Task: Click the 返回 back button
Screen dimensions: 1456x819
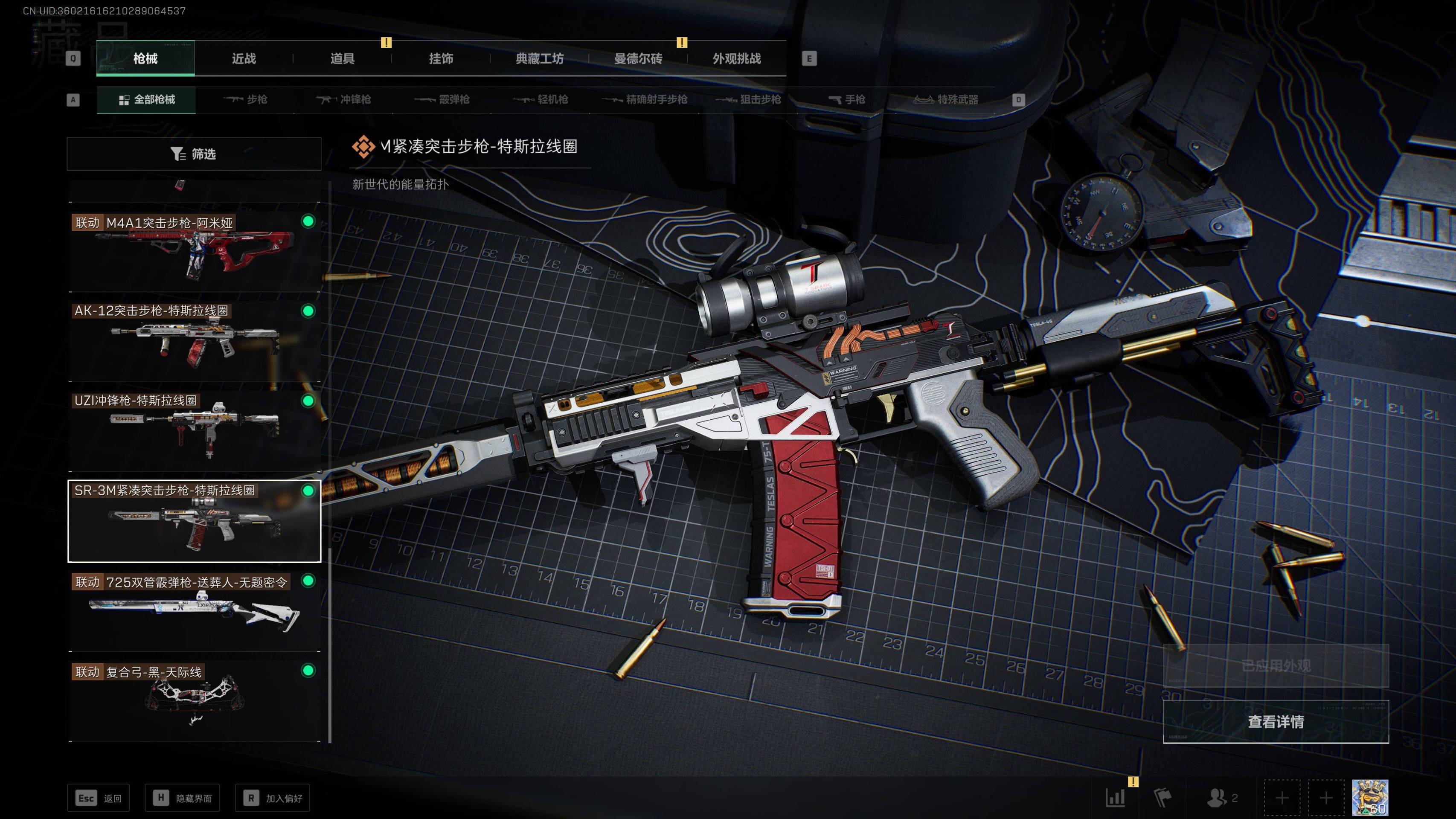Action: tap(99, 798)
